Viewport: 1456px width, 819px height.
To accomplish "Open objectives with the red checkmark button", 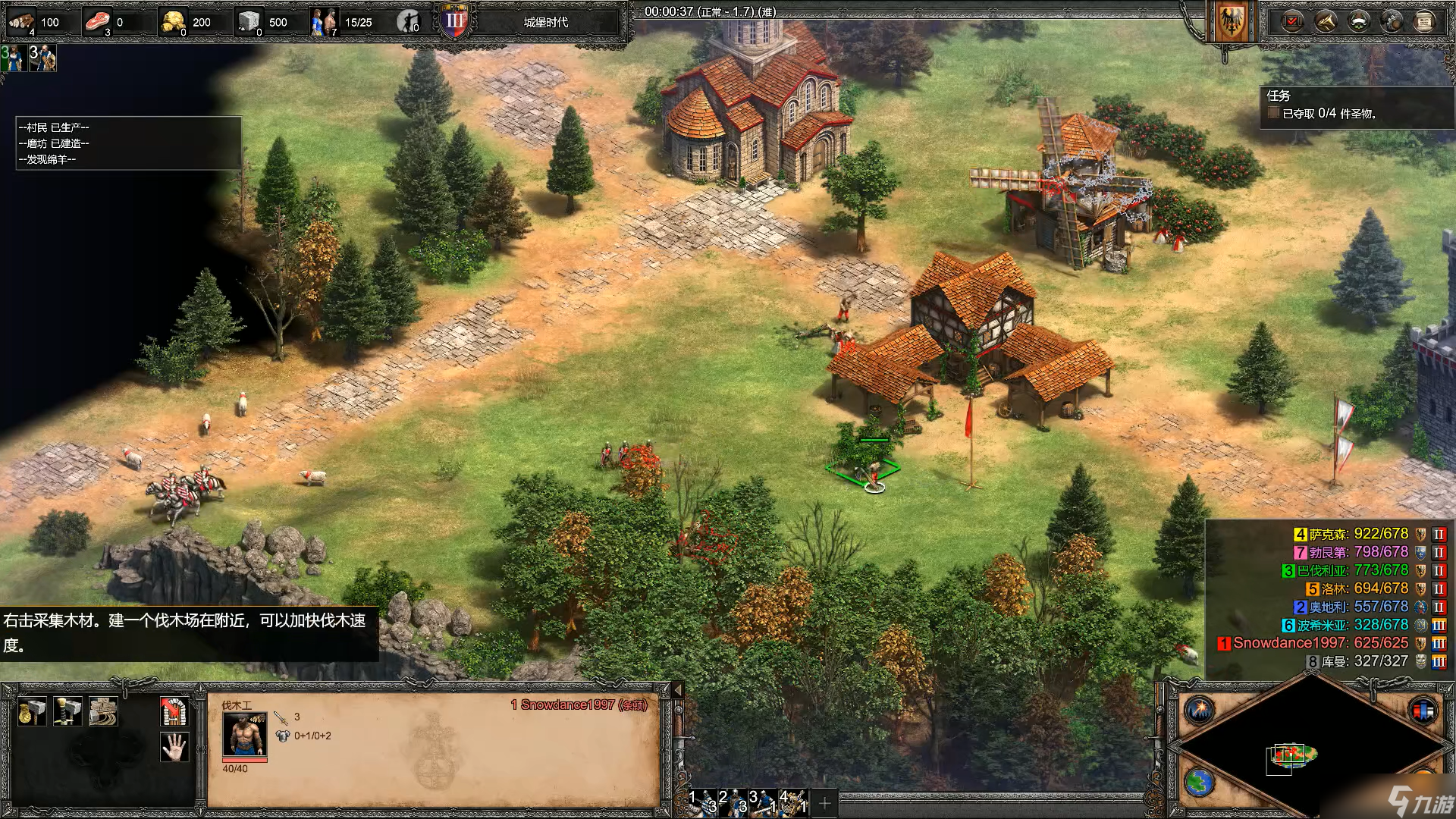I will tap(1292, 21).
